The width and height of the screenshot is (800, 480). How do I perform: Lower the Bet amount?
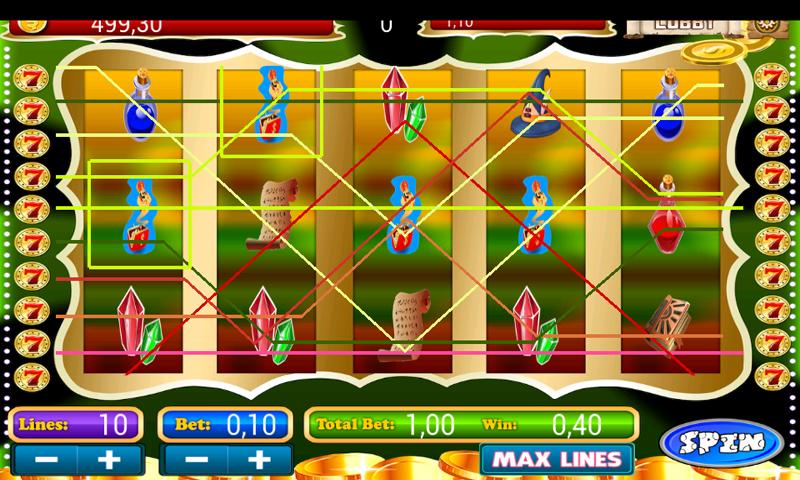[193, 460]
